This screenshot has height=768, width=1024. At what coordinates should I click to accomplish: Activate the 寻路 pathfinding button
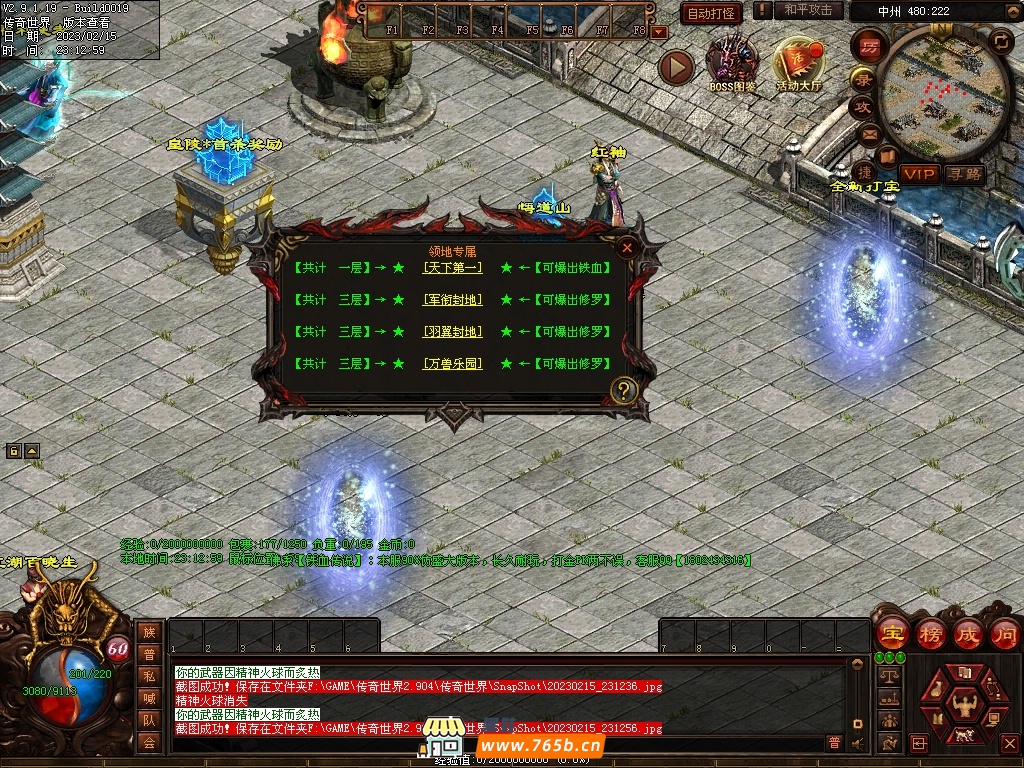point(964,174)
